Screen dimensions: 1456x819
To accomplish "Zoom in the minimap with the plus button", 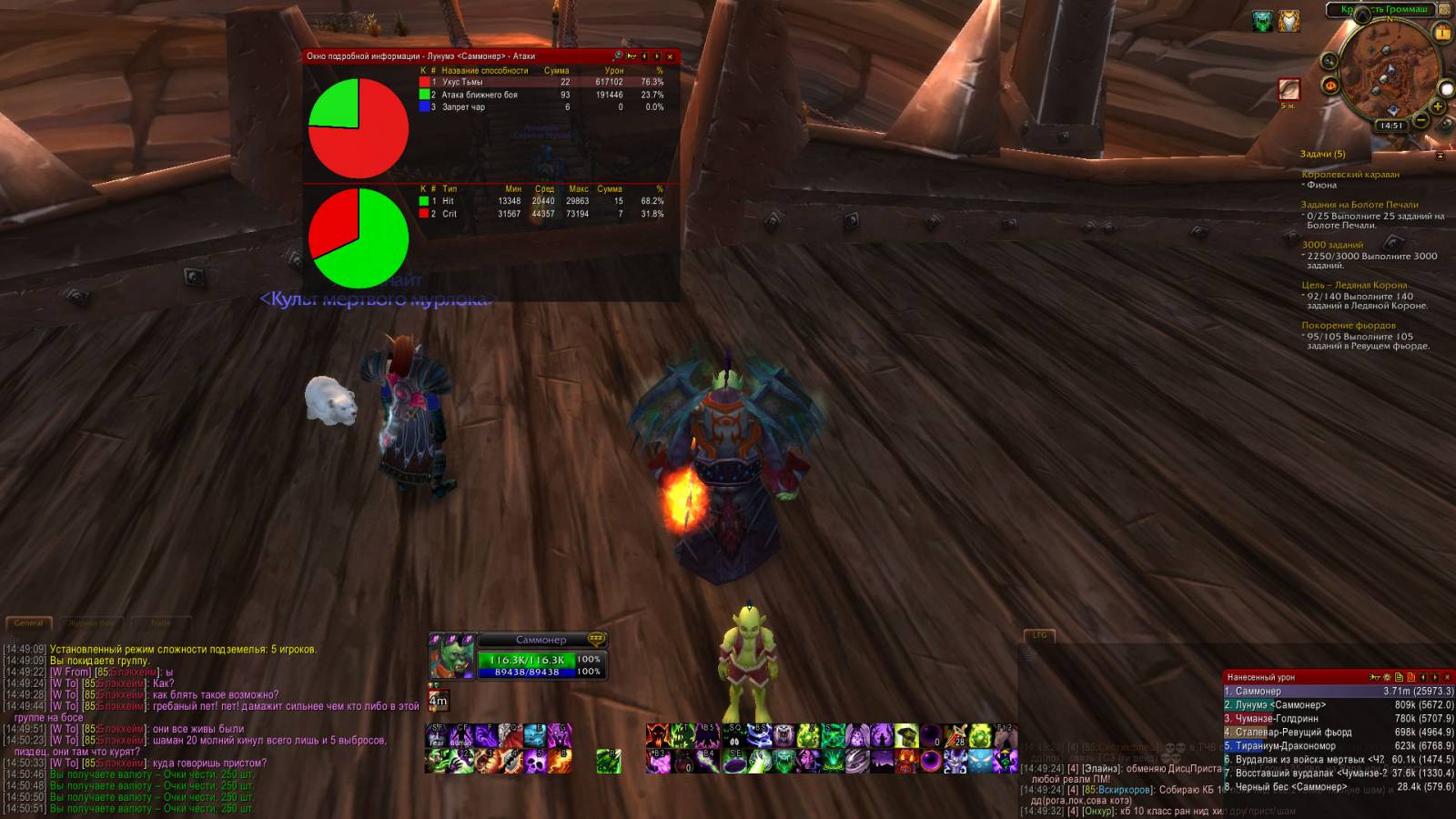I will pos(1438,106).
